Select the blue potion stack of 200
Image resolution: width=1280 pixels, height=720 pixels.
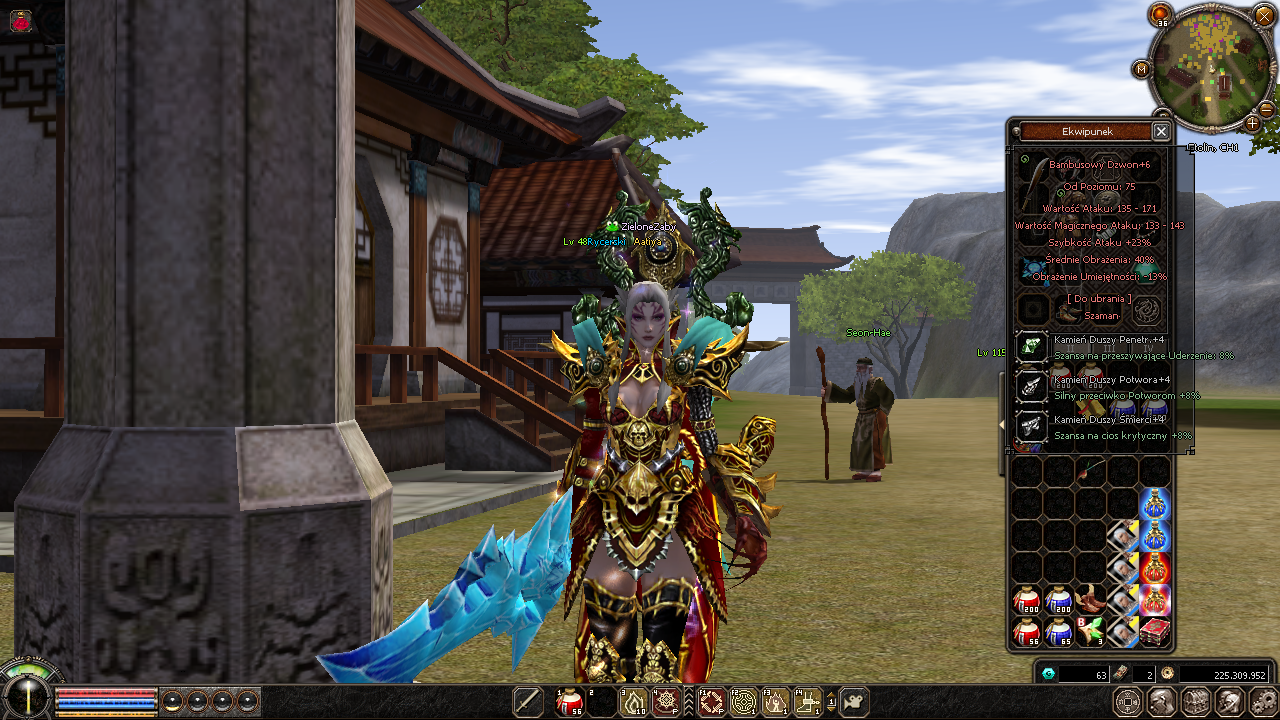[1059, 600]
